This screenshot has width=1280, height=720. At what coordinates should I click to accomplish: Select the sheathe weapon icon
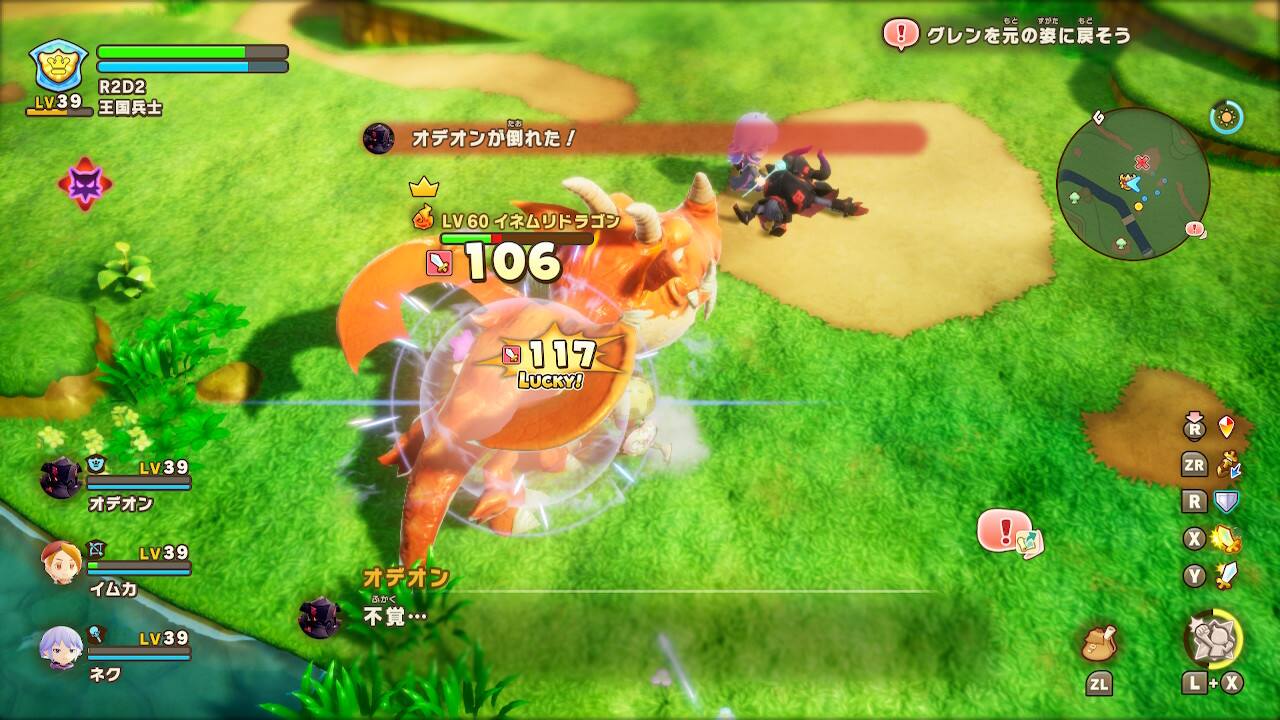(1226, 464)
